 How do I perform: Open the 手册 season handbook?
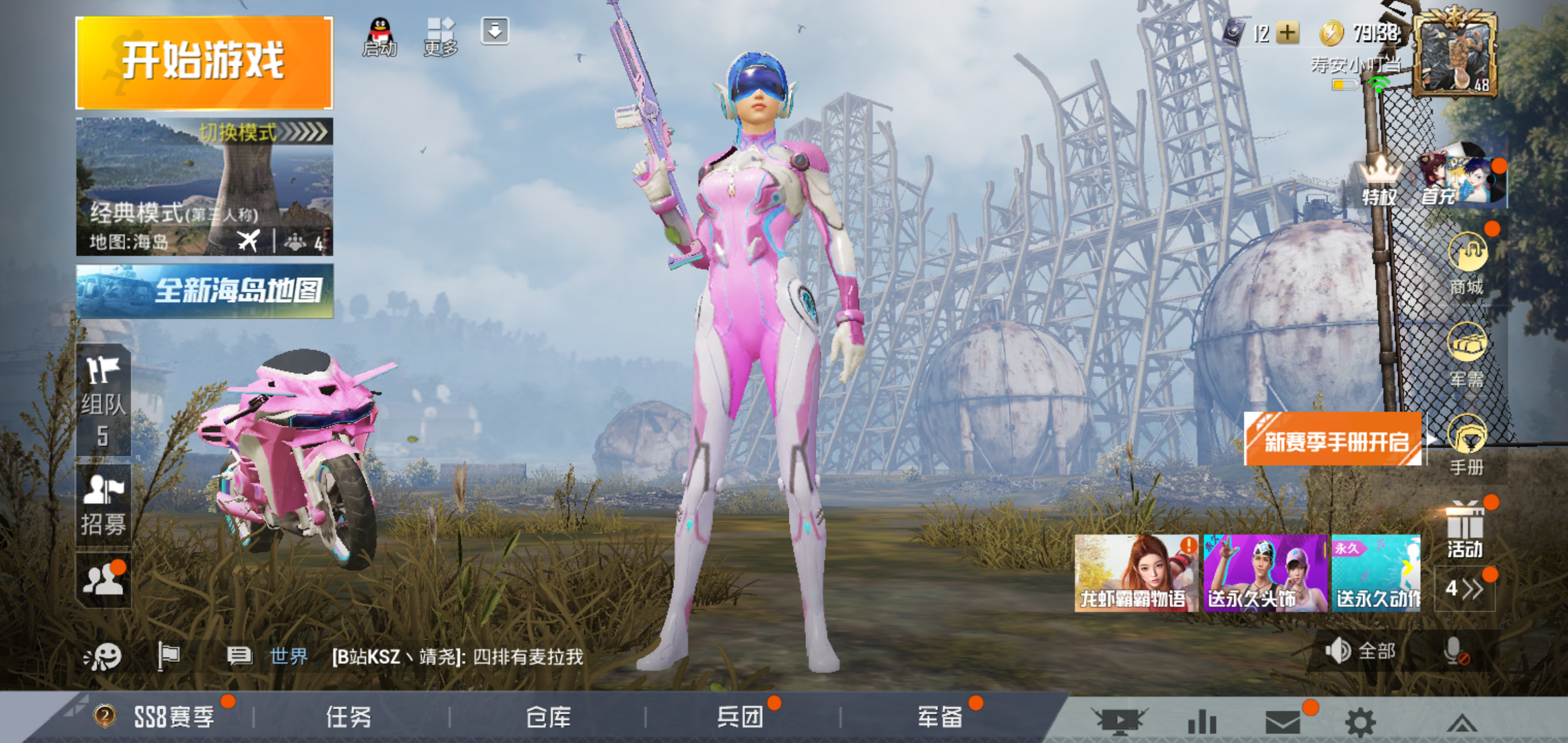point(1467,445)
